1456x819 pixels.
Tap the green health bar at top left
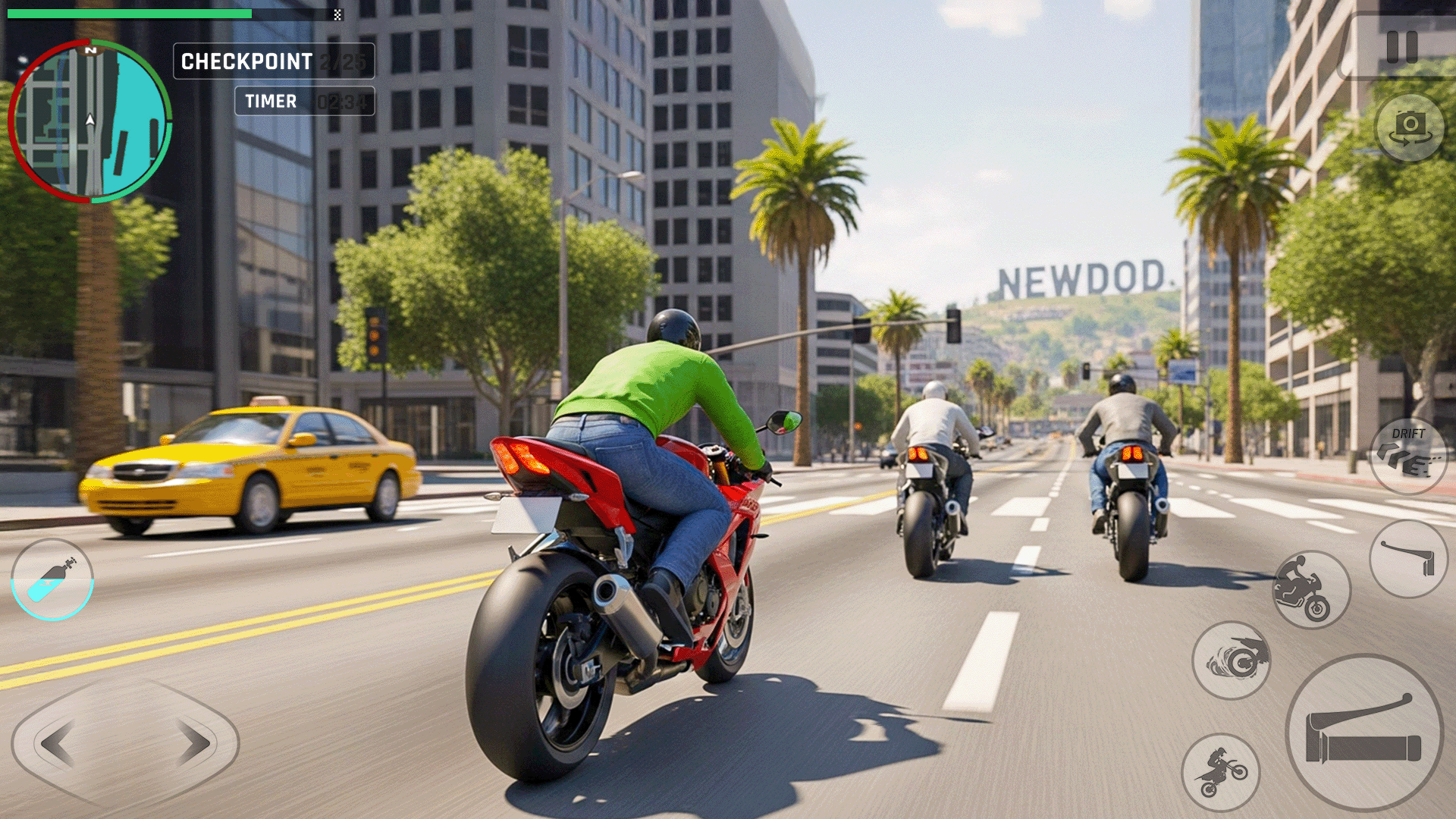[x=129, y=12]
